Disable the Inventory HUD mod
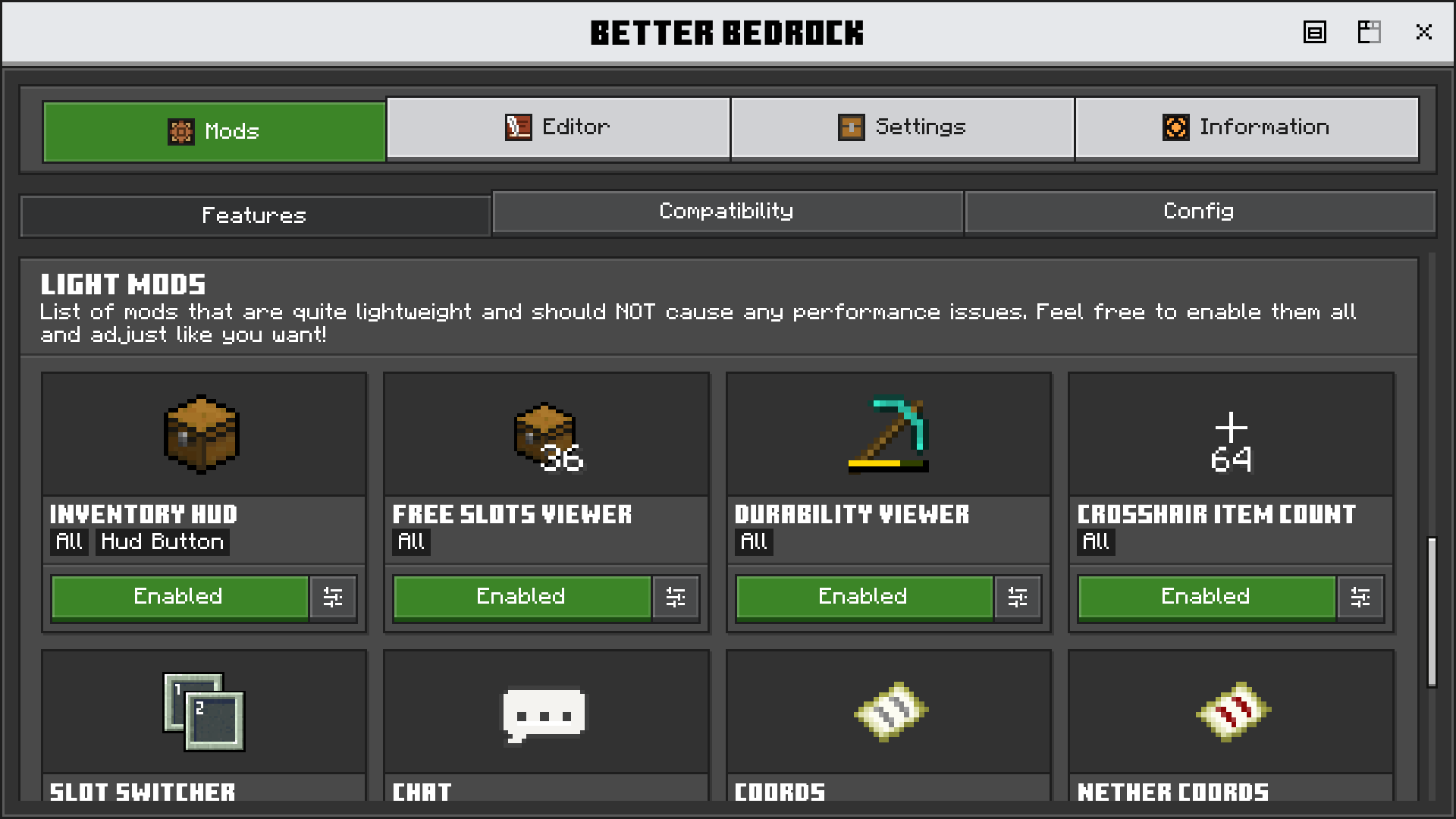1456x819 pixels. point(179,597)
